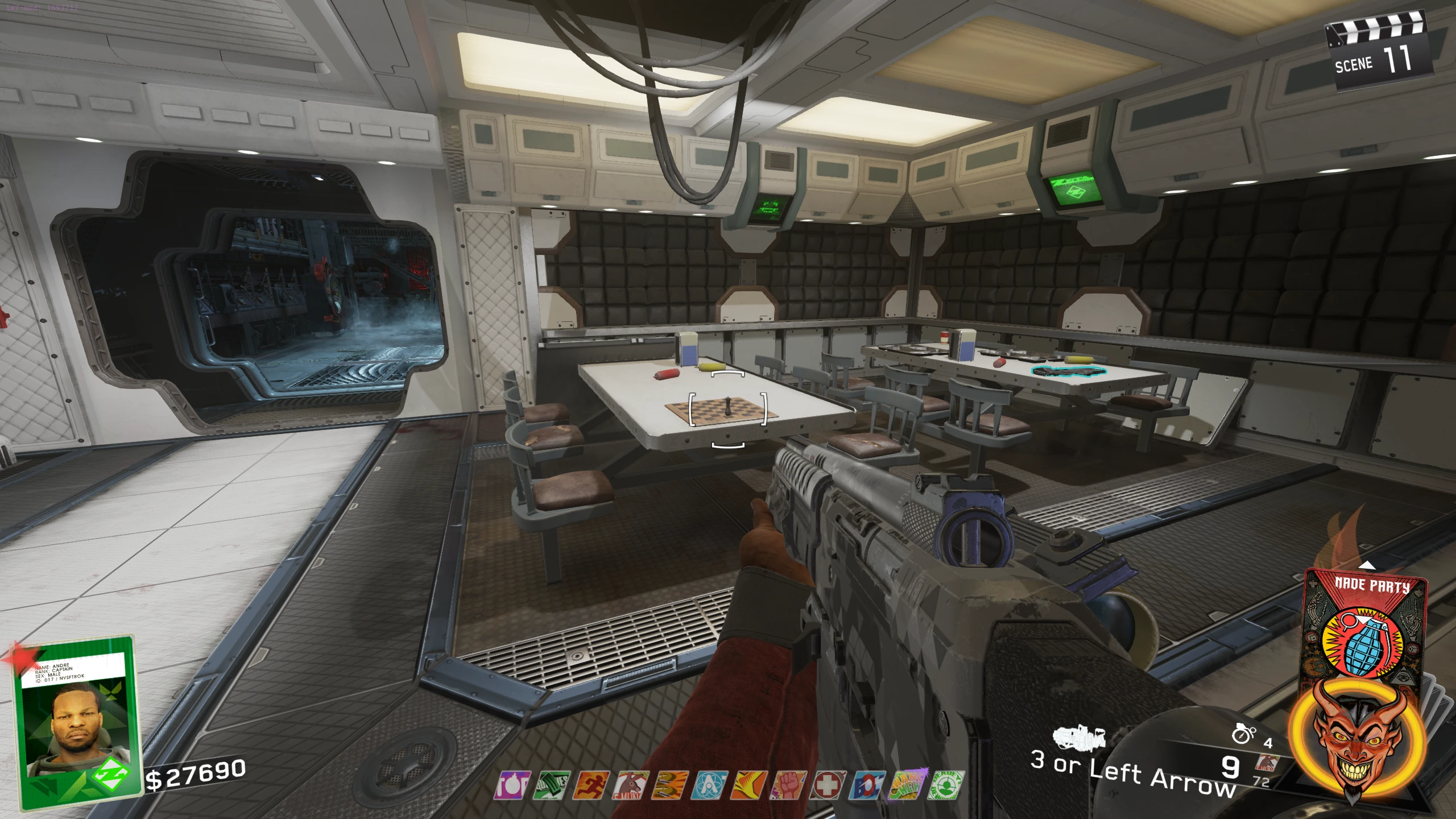Select the orange running man perk icon

point(591,785)
